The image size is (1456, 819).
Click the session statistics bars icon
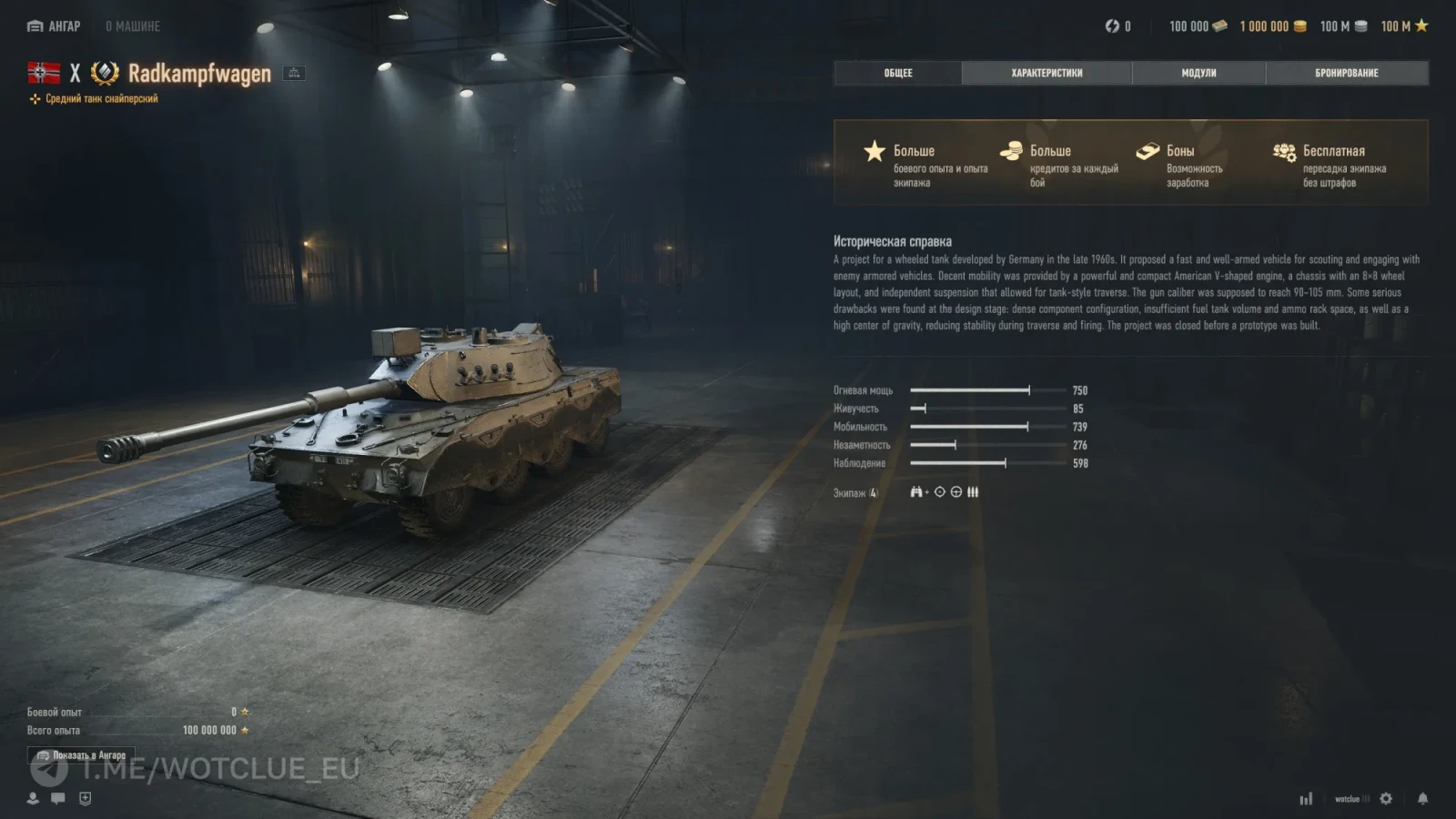(x=1307, y=798)
